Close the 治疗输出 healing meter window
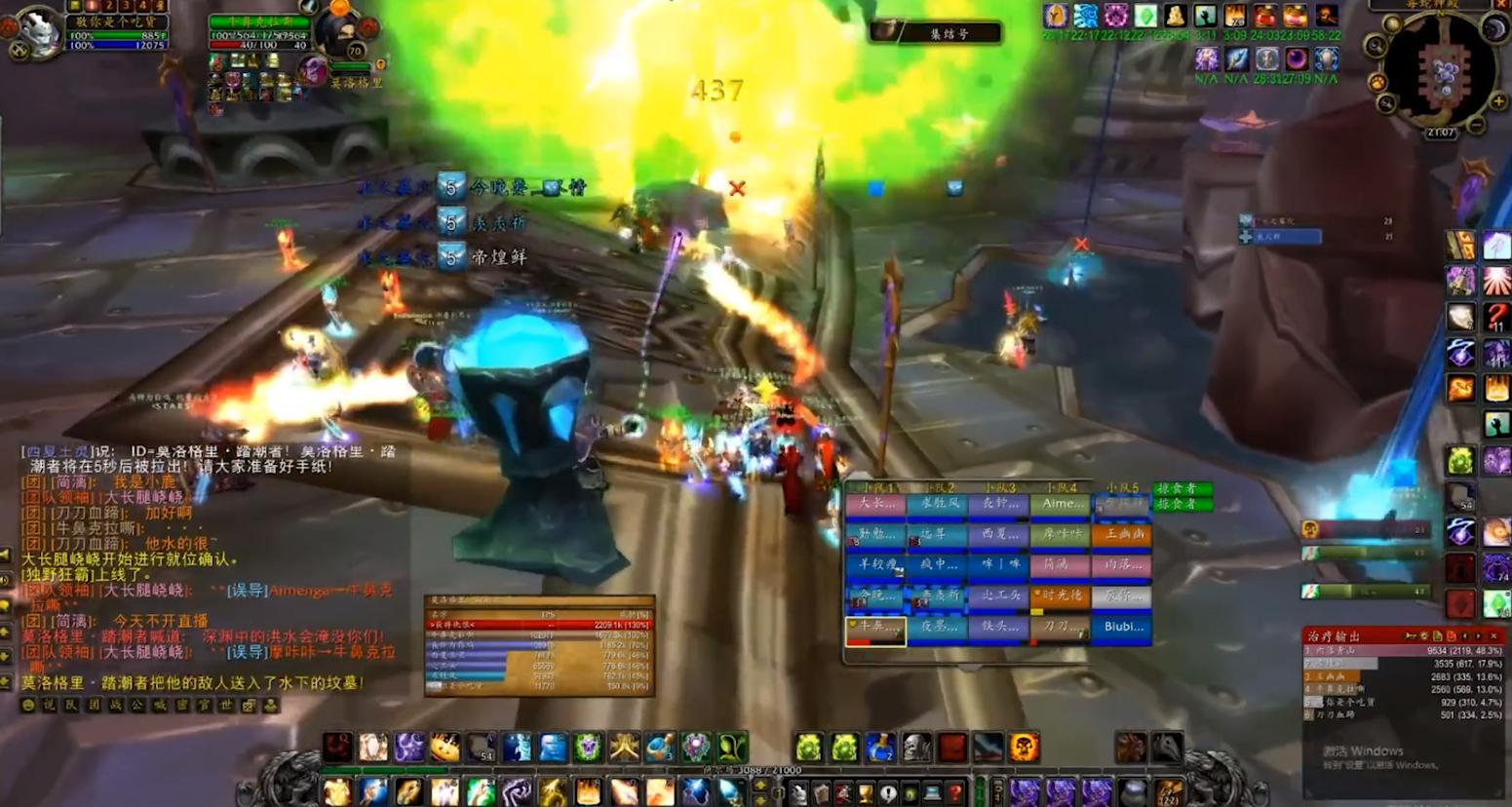Image resolution: width=1512 pixels, height=807 pixels. tap(1494, 635)
